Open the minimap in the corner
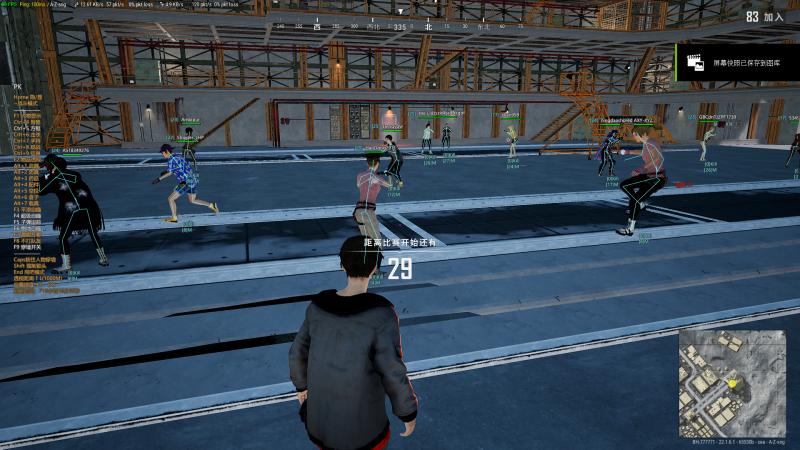The width and height of the screenshot is (800, 450). point(731,383)
